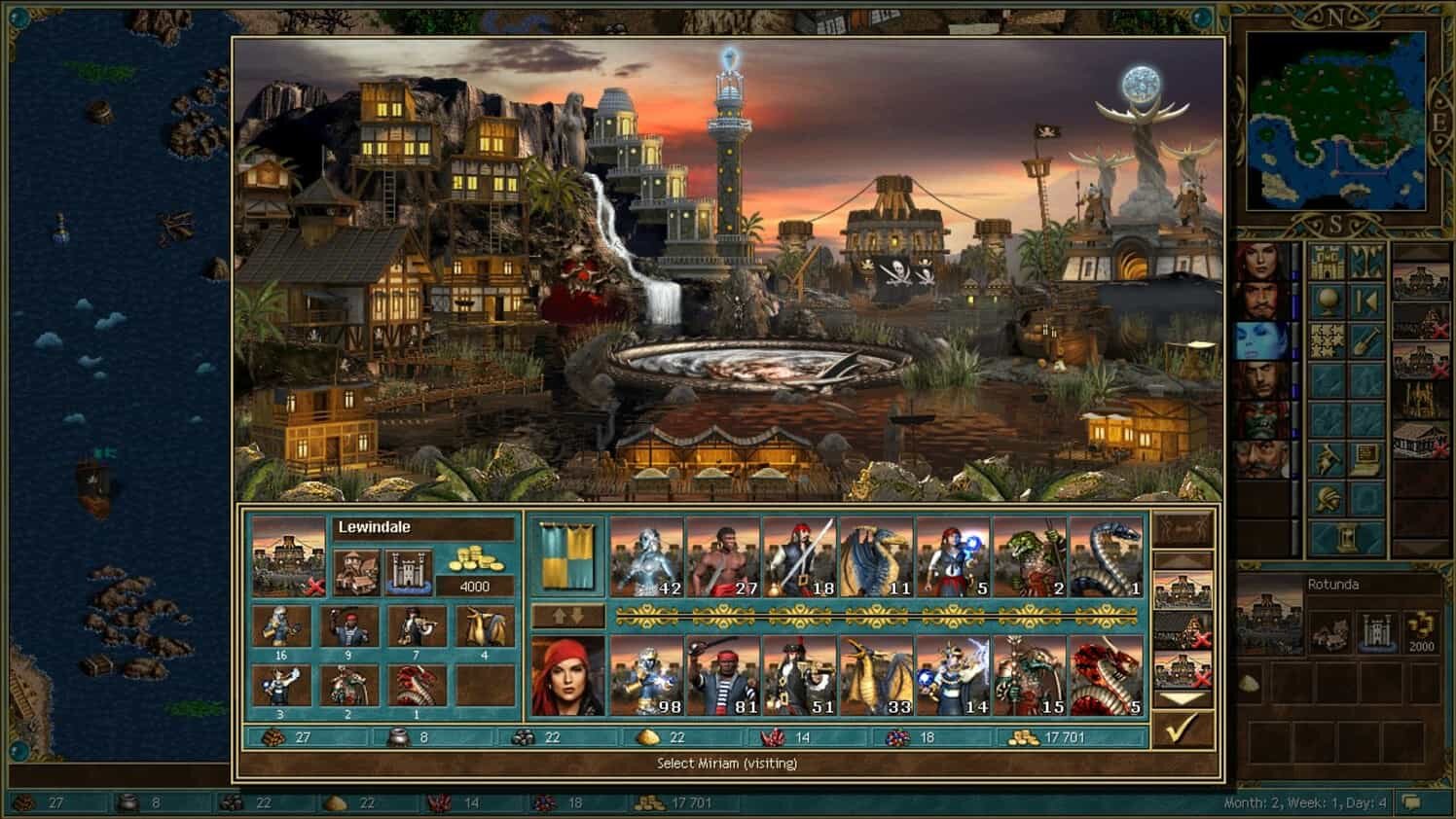
Task: Open Scenario Information with the quill icon
Action: (x=1327, y=457)
